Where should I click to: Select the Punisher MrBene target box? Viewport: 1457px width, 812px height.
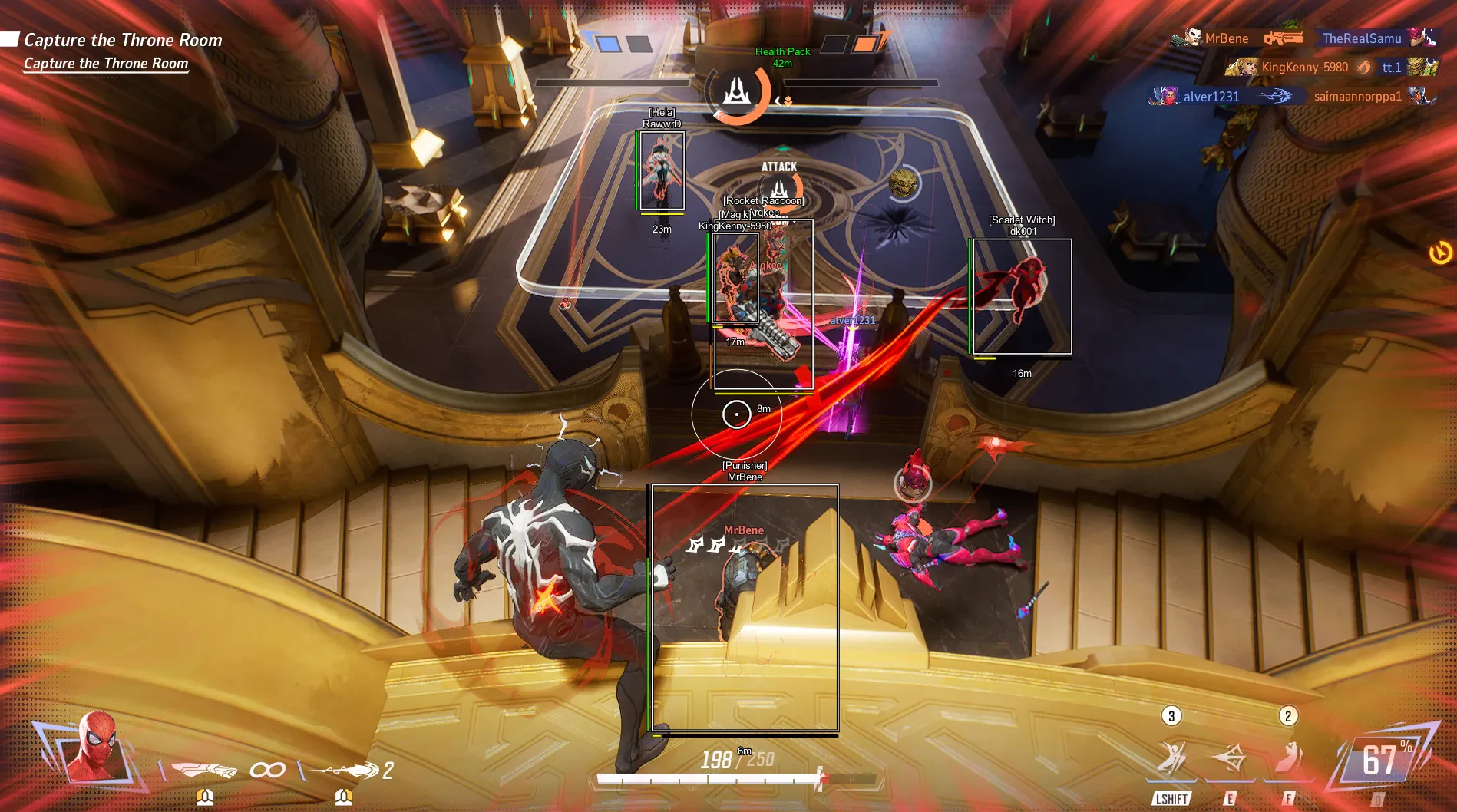[745, 608]
